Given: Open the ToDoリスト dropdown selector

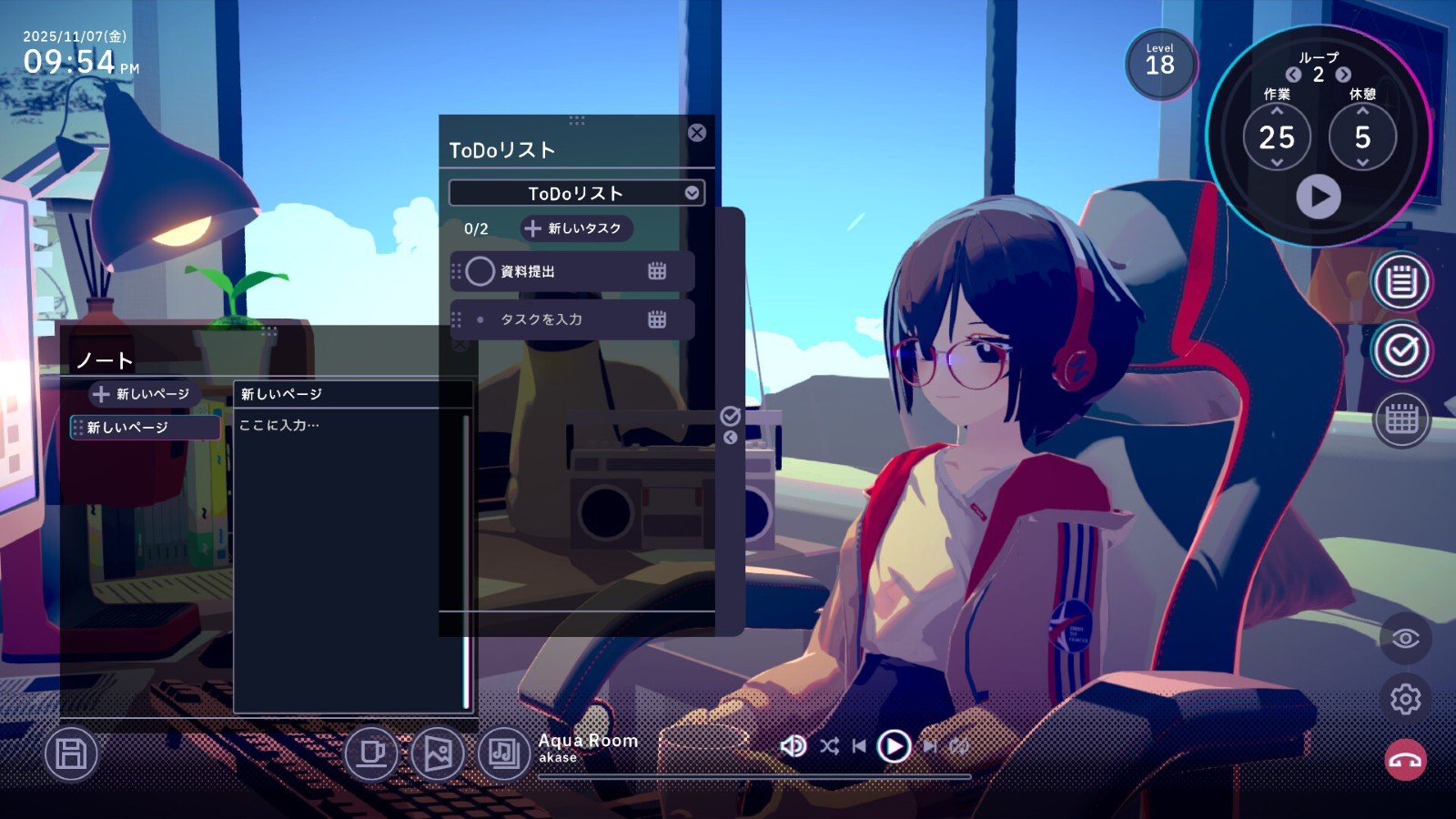Looking at the screenshot, I should point(692,193).
